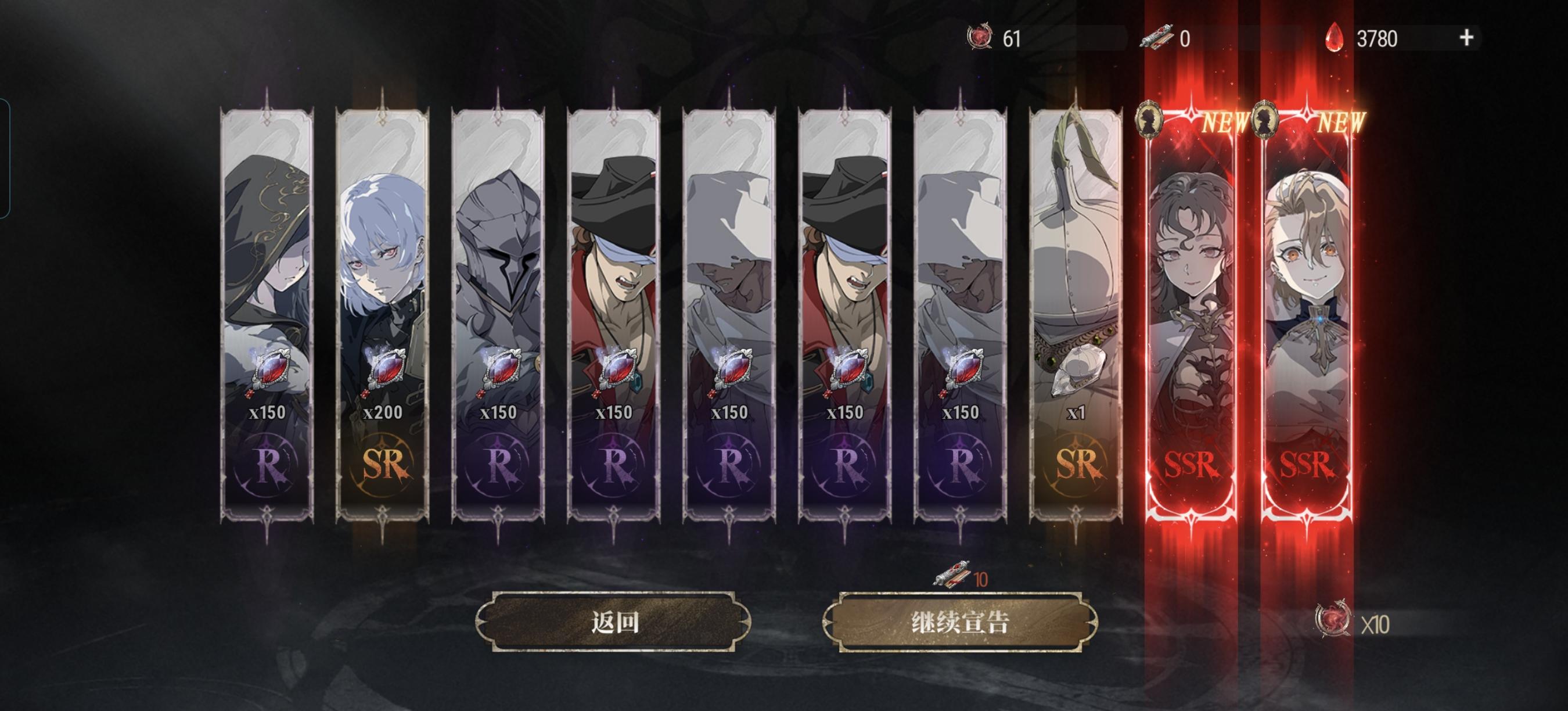This screenshot has height=711, width=1568.
Task: Open currency purchase with the plus icon
Action: [x=1466, y=38]
